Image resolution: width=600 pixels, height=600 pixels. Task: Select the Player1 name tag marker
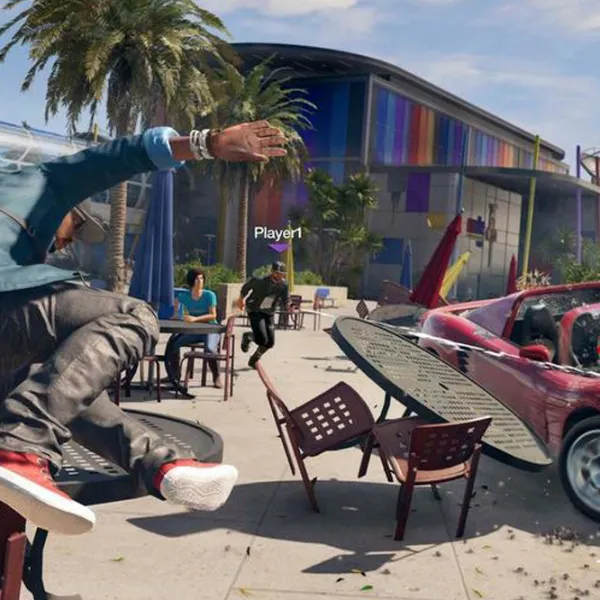(x=277, y=234)
